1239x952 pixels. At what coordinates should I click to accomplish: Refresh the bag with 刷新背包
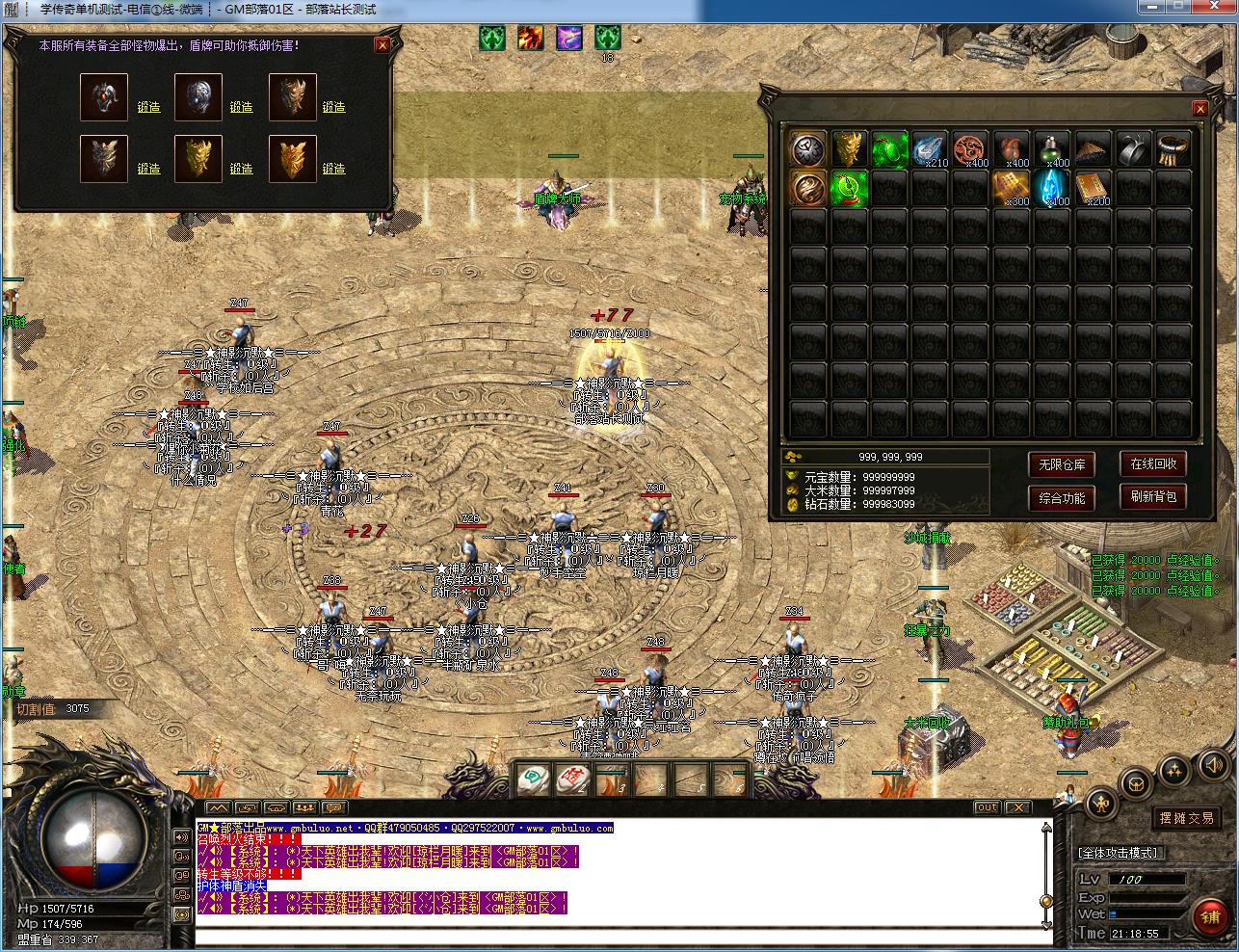1152,496
